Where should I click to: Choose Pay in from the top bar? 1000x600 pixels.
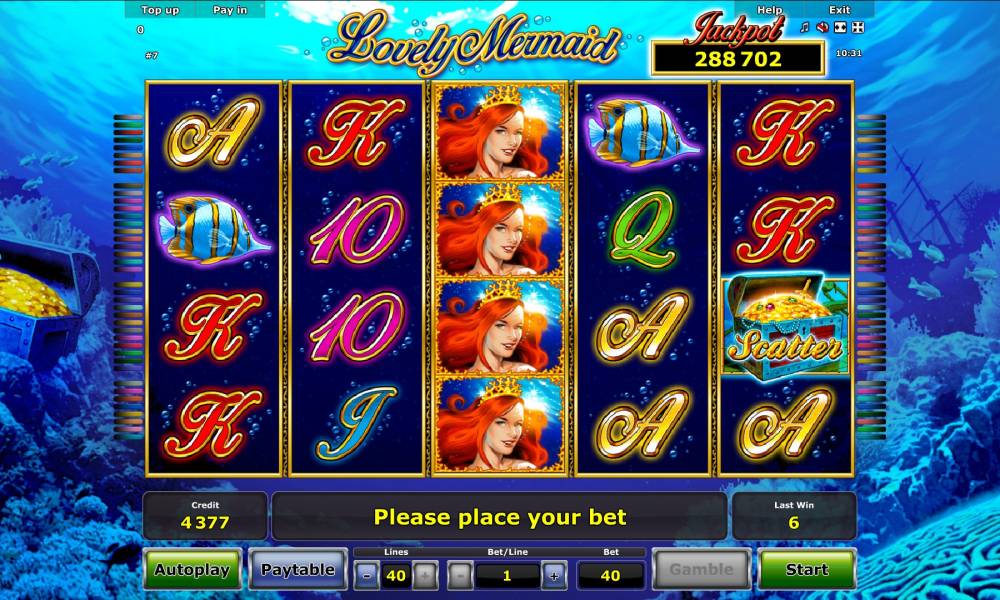point(230,10)
